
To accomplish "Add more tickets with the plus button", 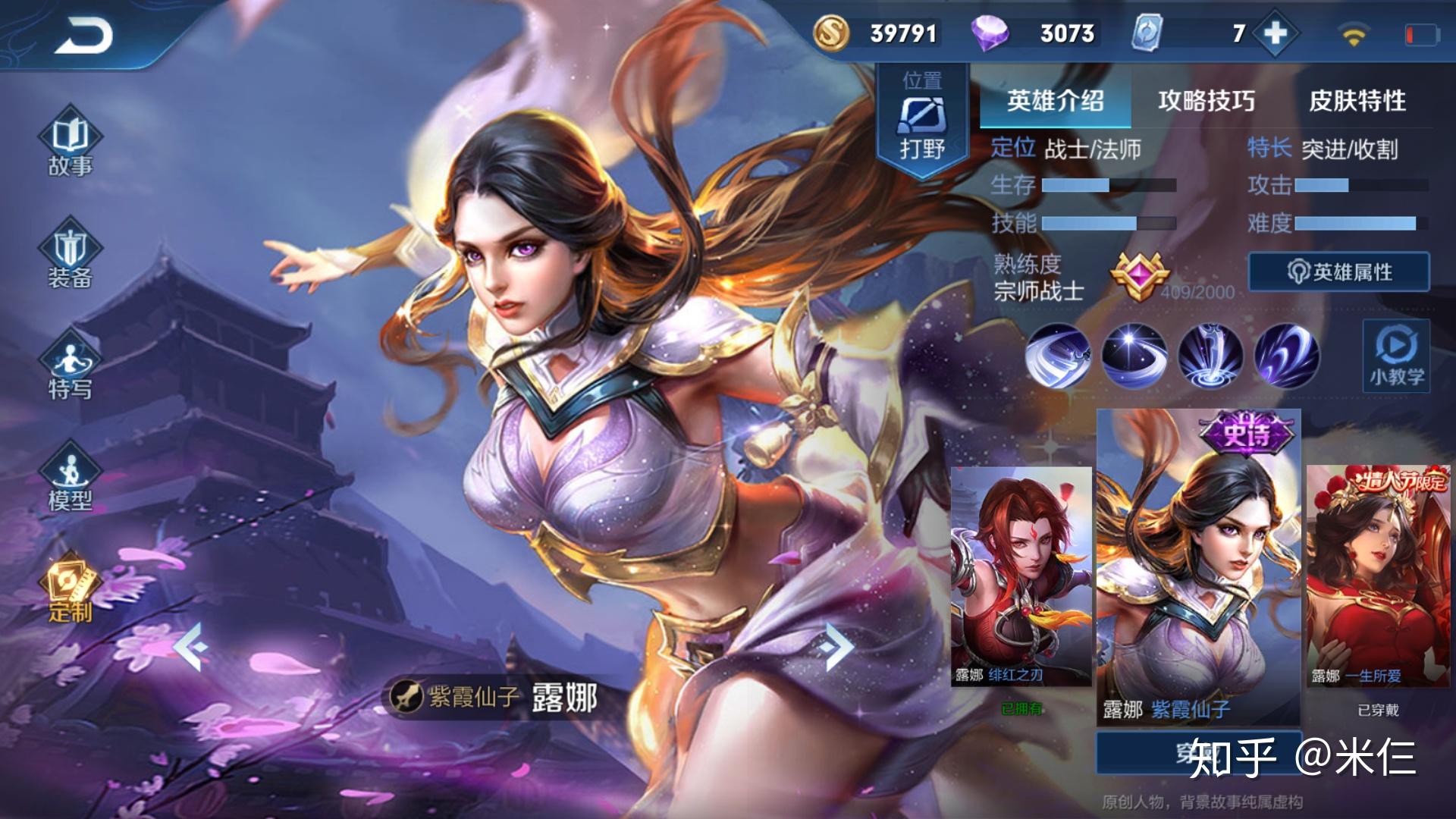I will point(1276,33).
